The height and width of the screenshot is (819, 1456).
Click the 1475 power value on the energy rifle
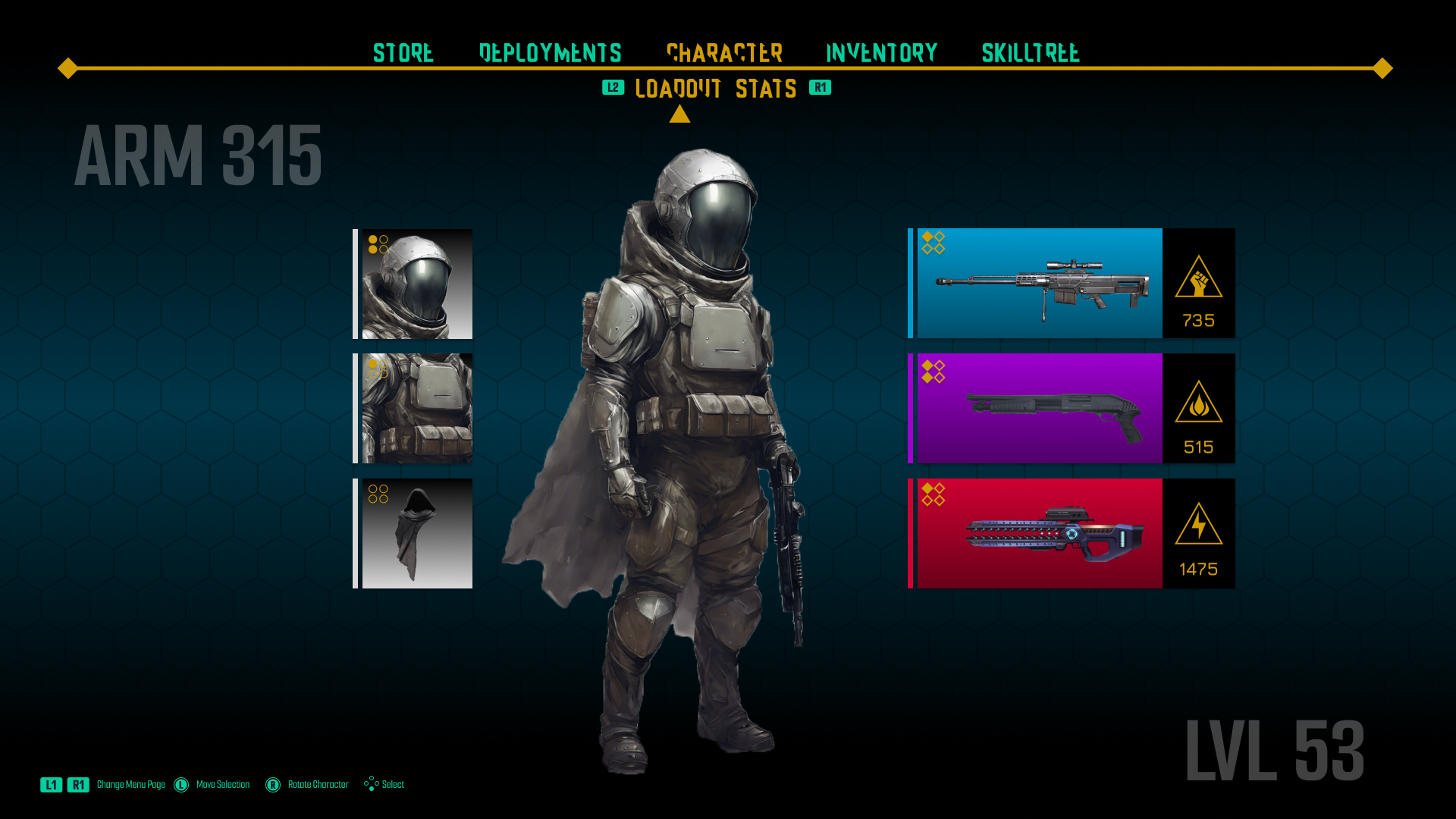pos(1200,566)
